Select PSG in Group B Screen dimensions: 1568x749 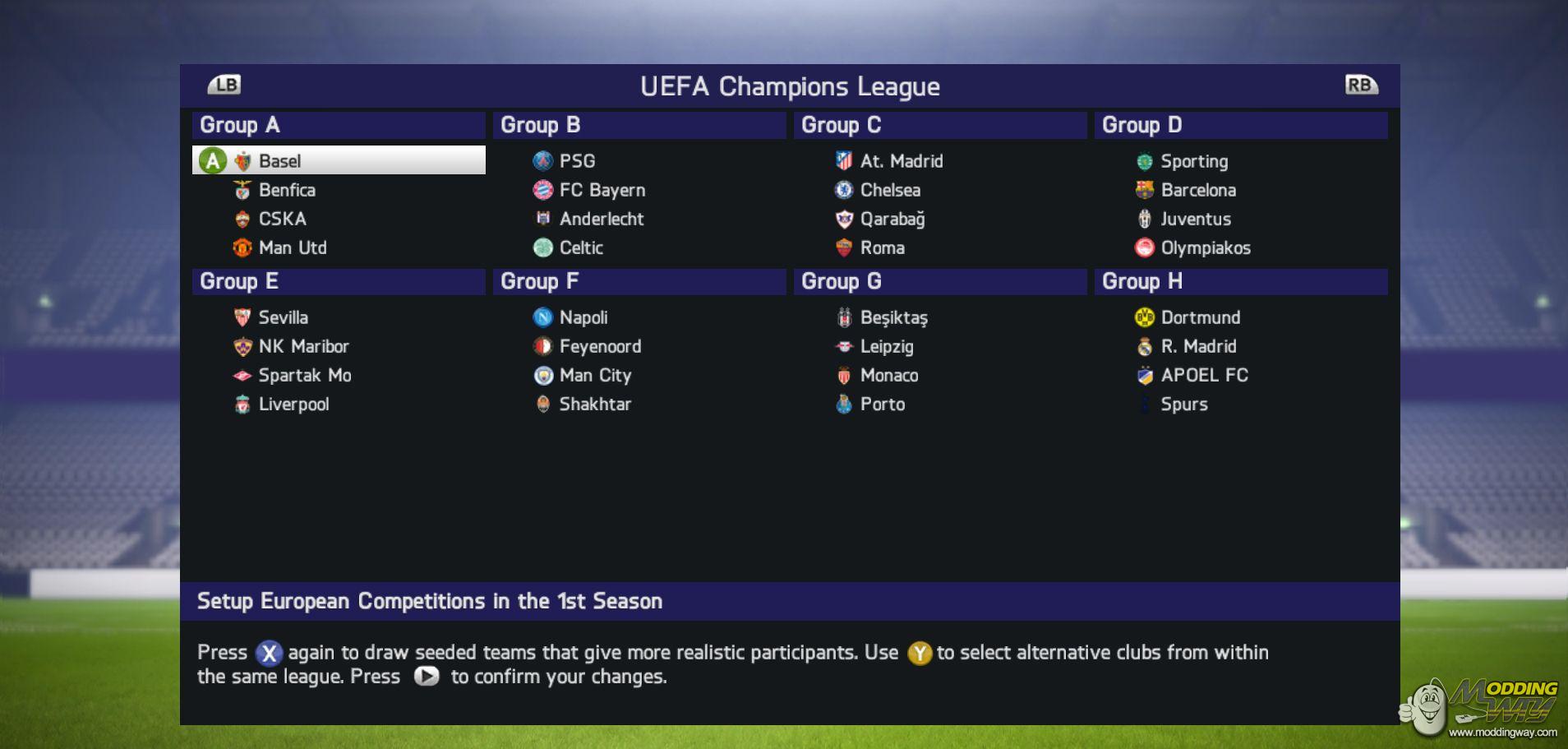point(577,161)
